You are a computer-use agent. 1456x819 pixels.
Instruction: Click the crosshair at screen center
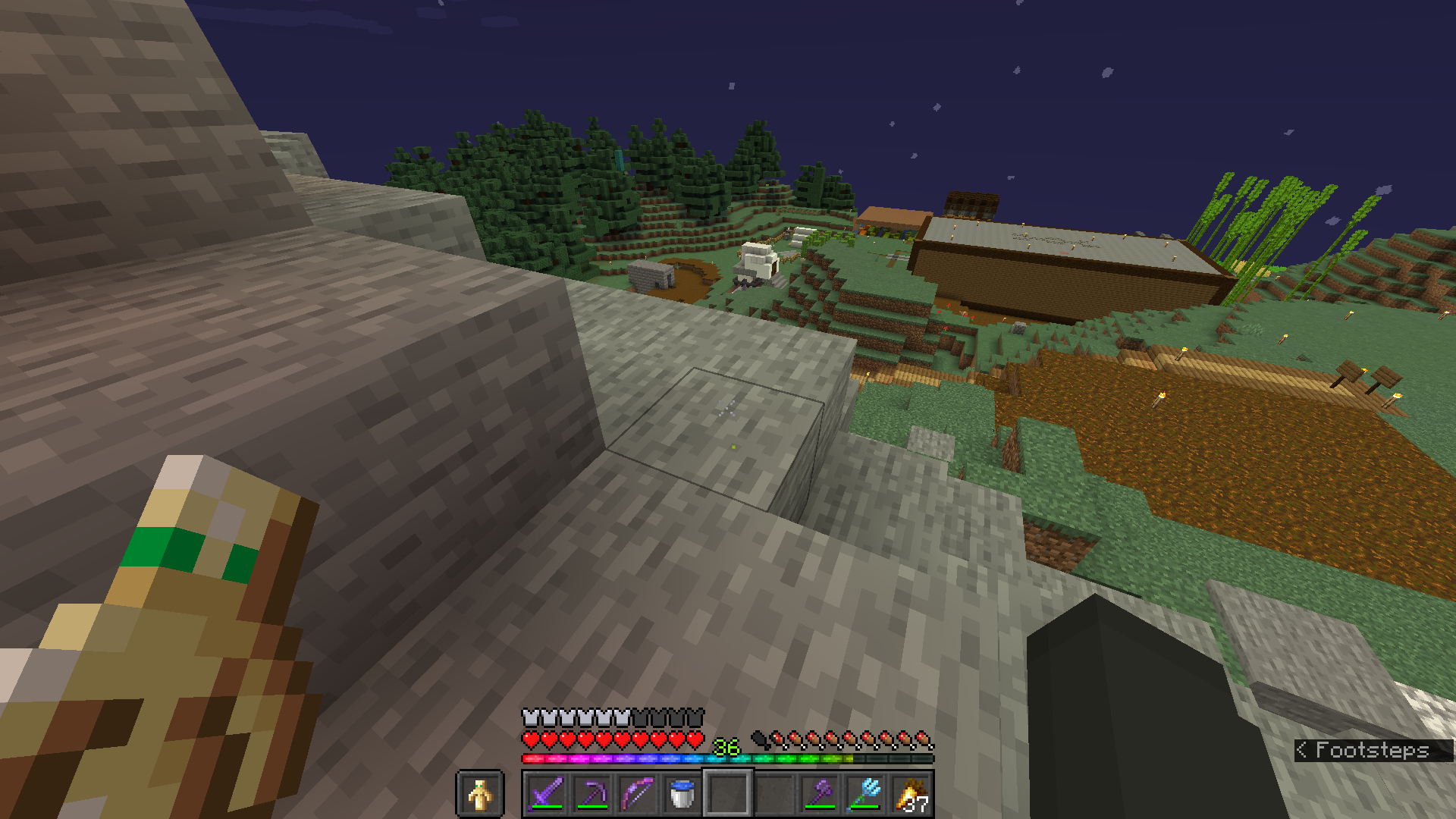pyautogui.click(x=728, y=409)
